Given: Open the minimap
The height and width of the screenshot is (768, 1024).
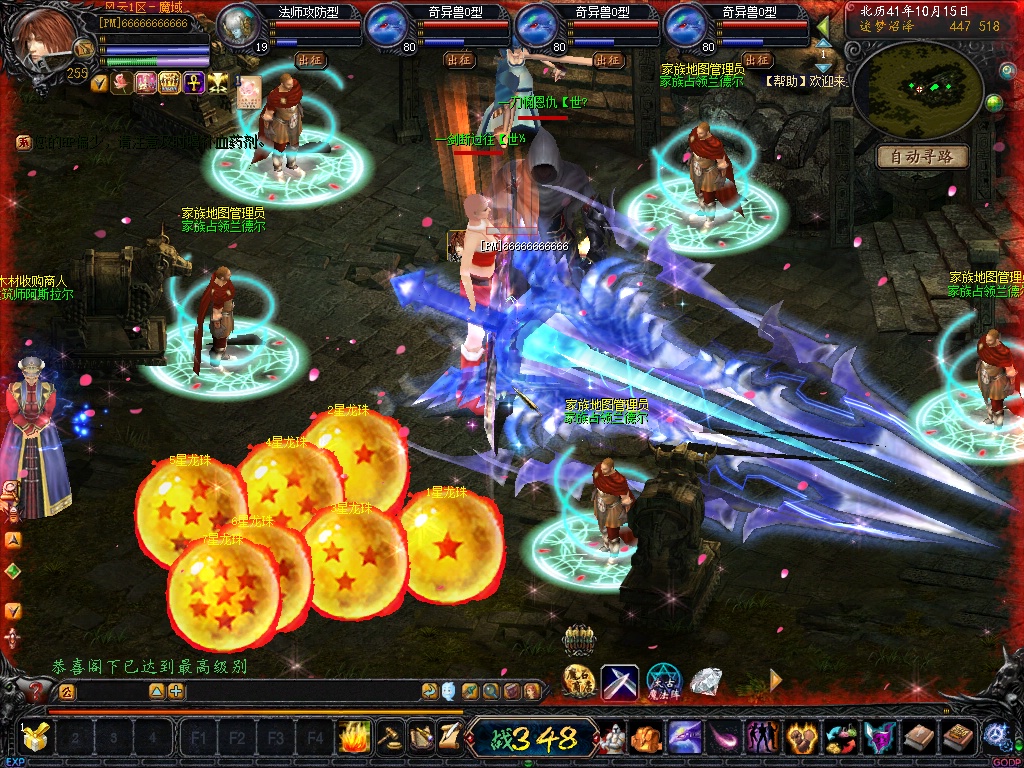Looking at the screenshot, I should [x=920, y=88].
